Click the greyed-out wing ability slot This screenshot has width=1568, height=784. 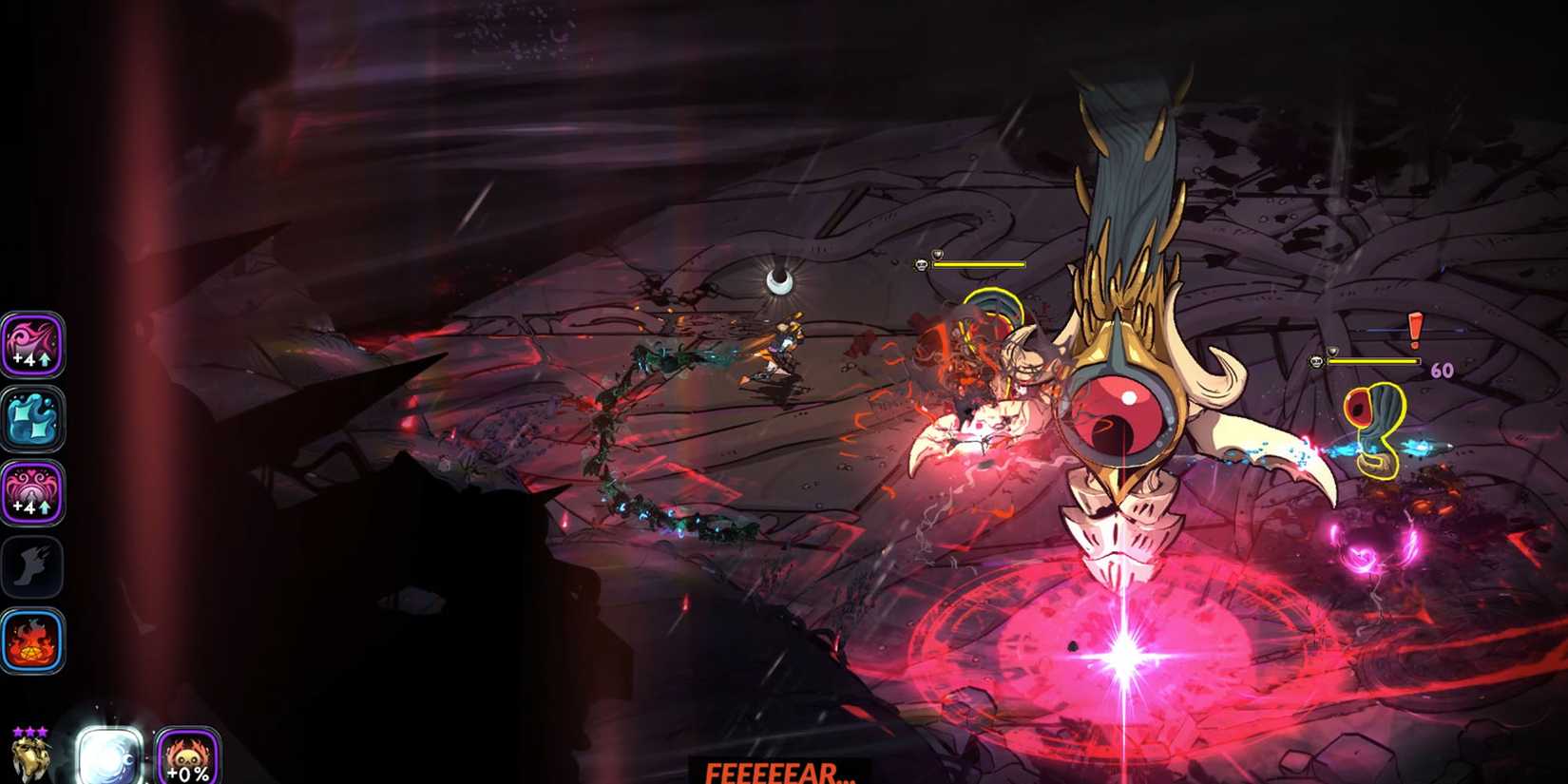click(x=33, y=565)
